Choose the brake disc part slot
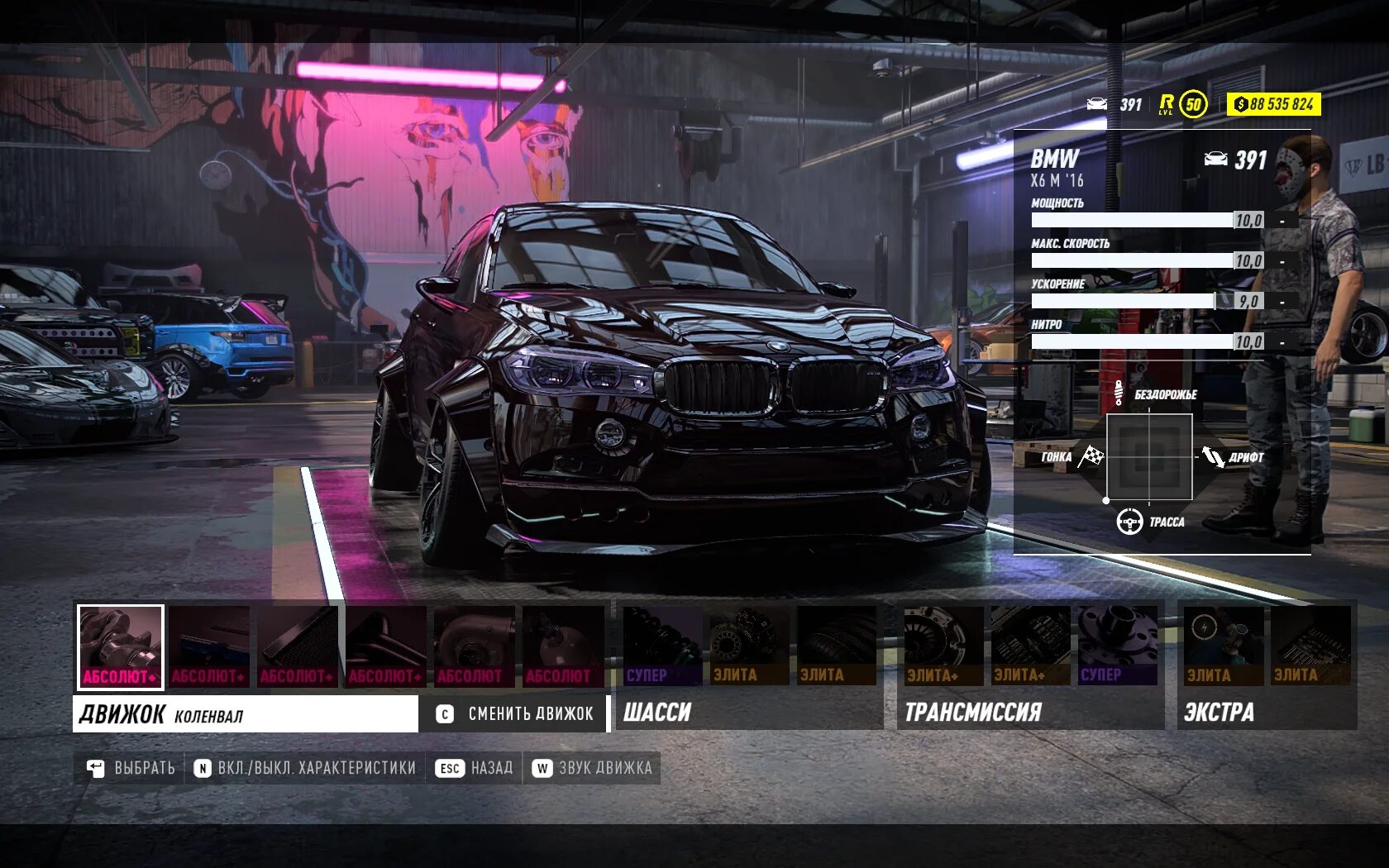Screen dimensions: 1389x868 pos(747,646)
